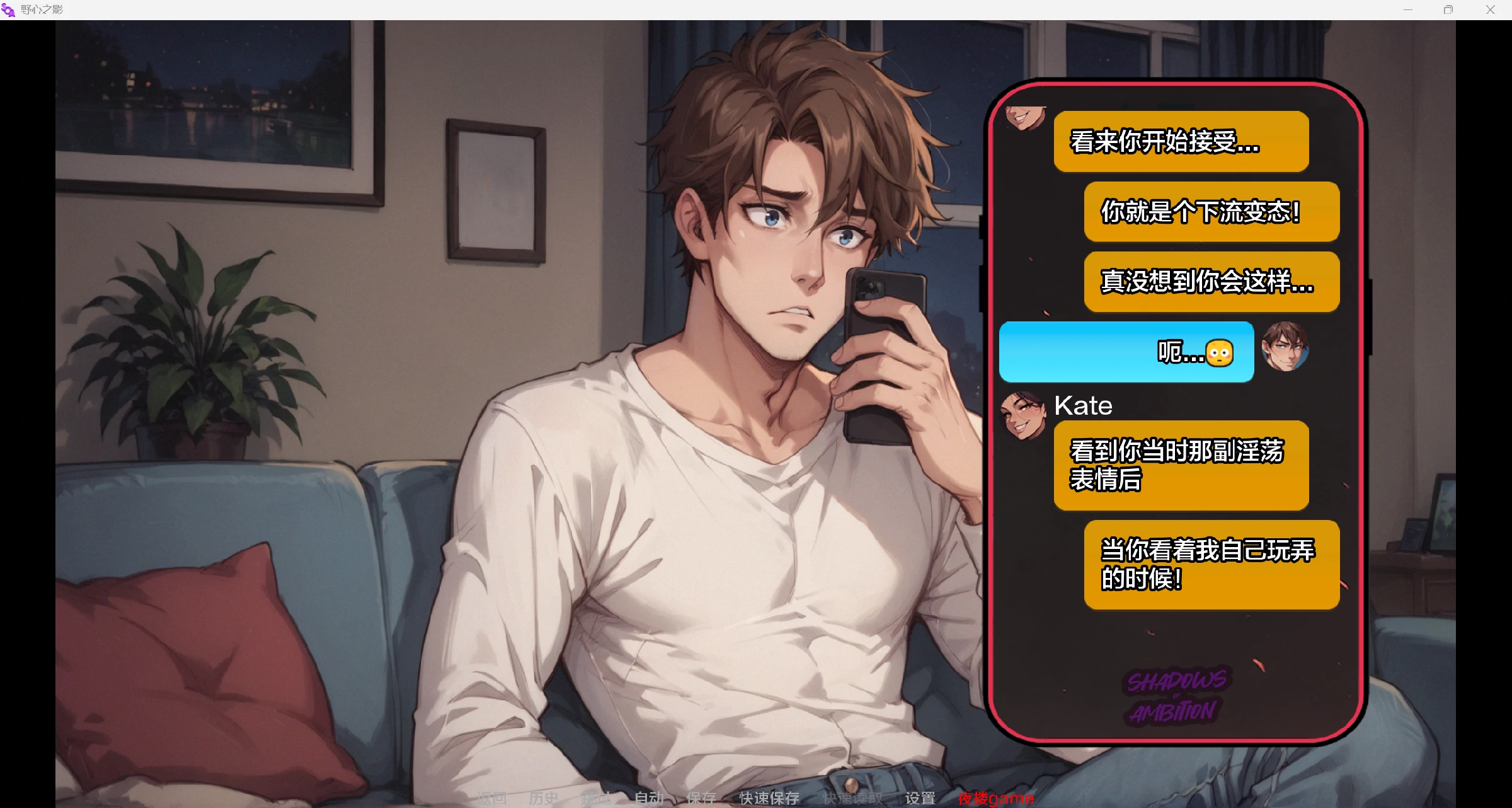
Task: Open 设置 (Settings)
Action: (x=920, y=798)
